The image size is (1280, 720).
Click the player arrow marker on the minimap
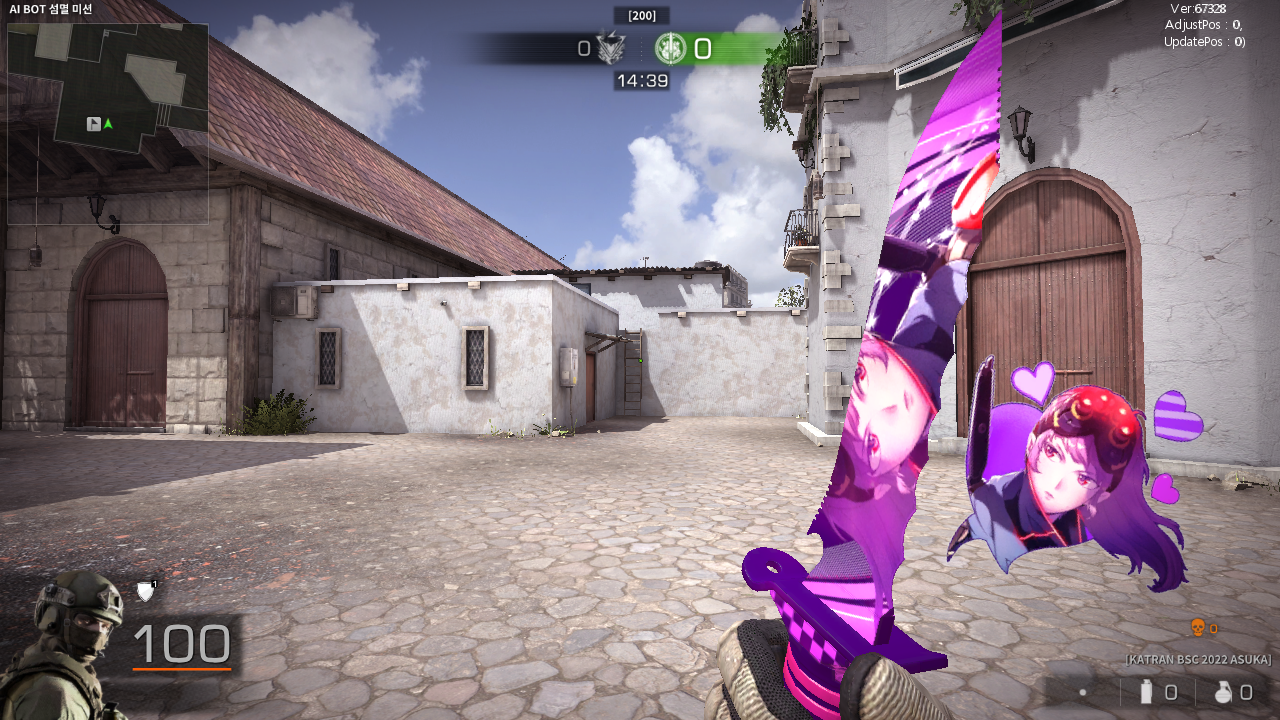click(108, 124)
